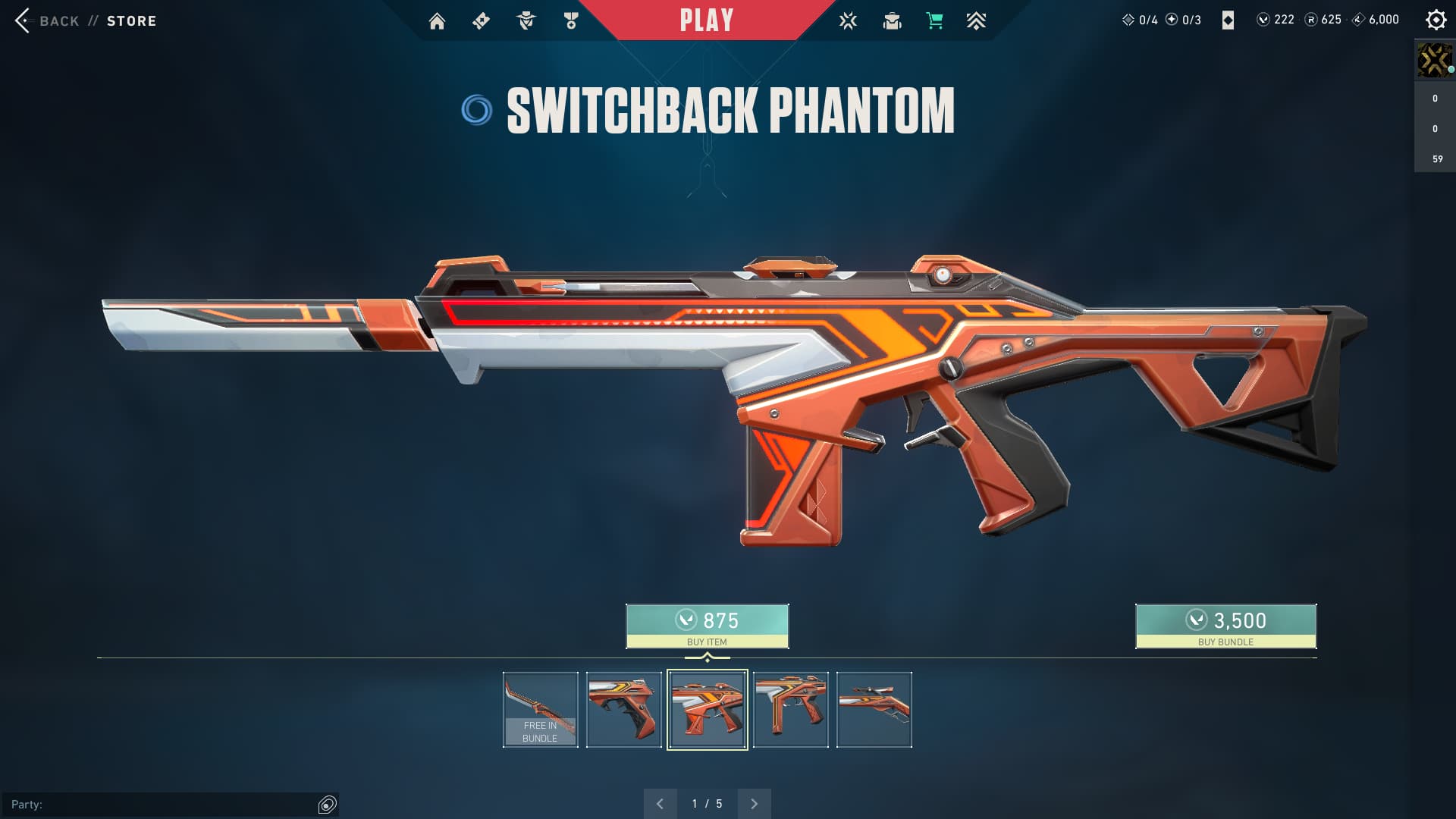Screen dimensions: 1456x819
Task: Open the collection briefcase icon
Action: point(892,21)
